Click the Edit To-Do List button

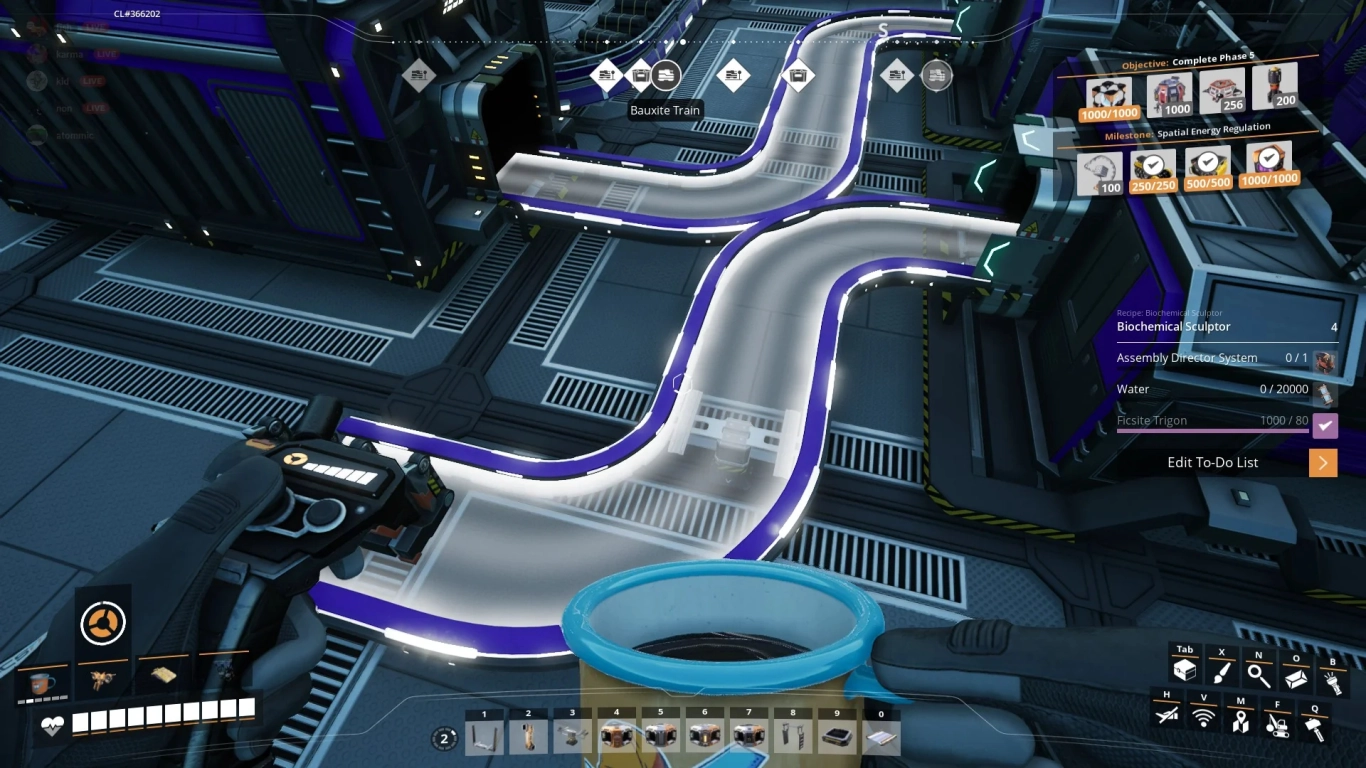coord(1213,462)
